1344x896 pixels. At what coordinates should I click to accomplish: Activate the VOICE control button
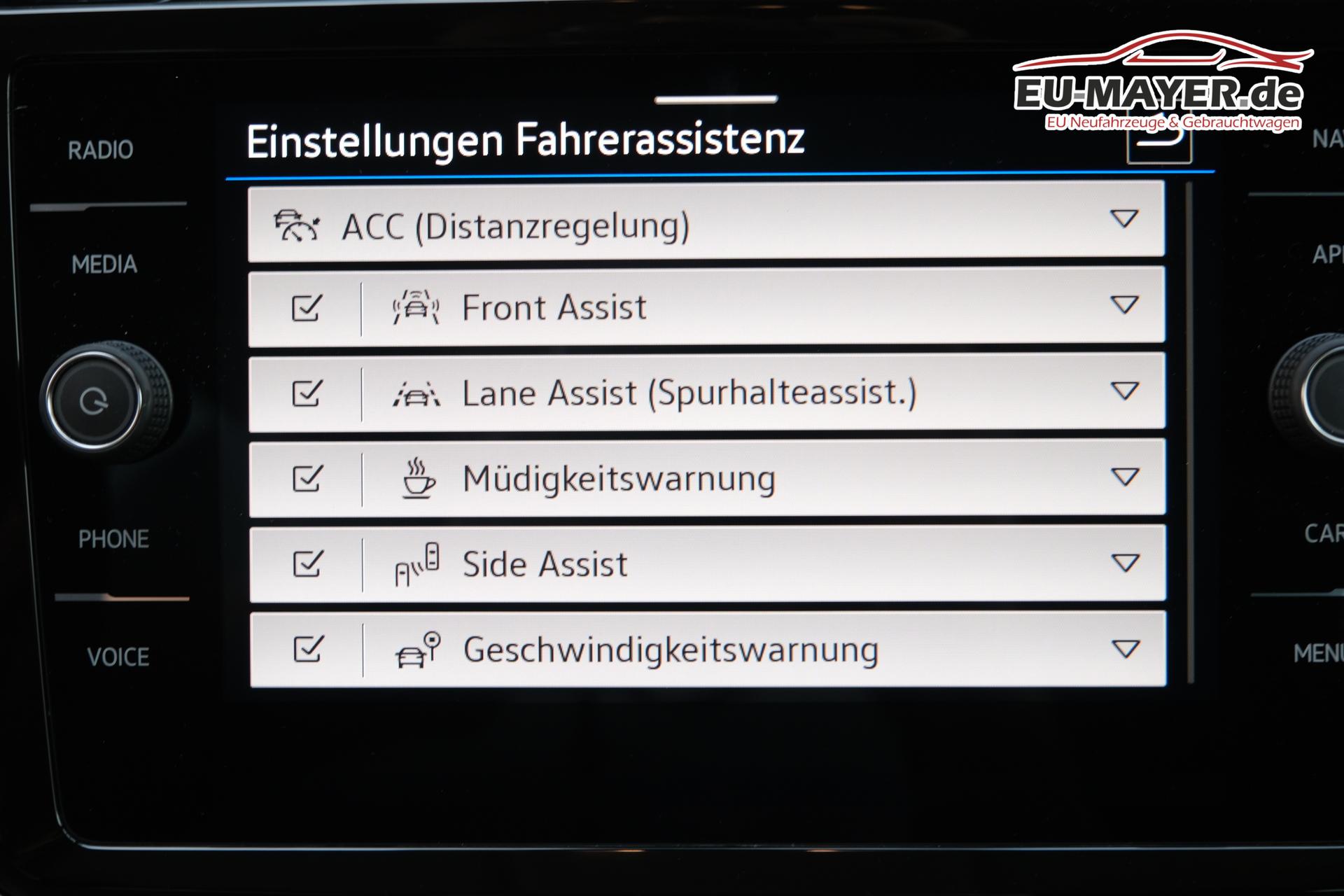118,657
